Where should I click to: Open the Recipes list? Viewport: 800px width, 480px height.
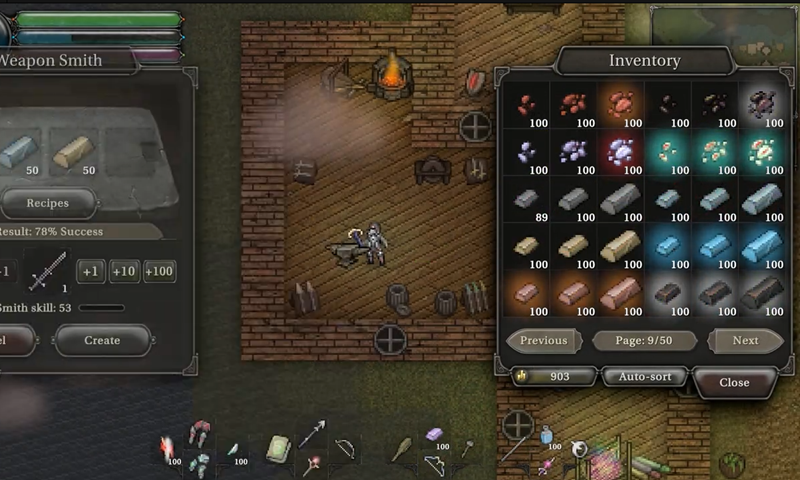[x=47, y=203]
